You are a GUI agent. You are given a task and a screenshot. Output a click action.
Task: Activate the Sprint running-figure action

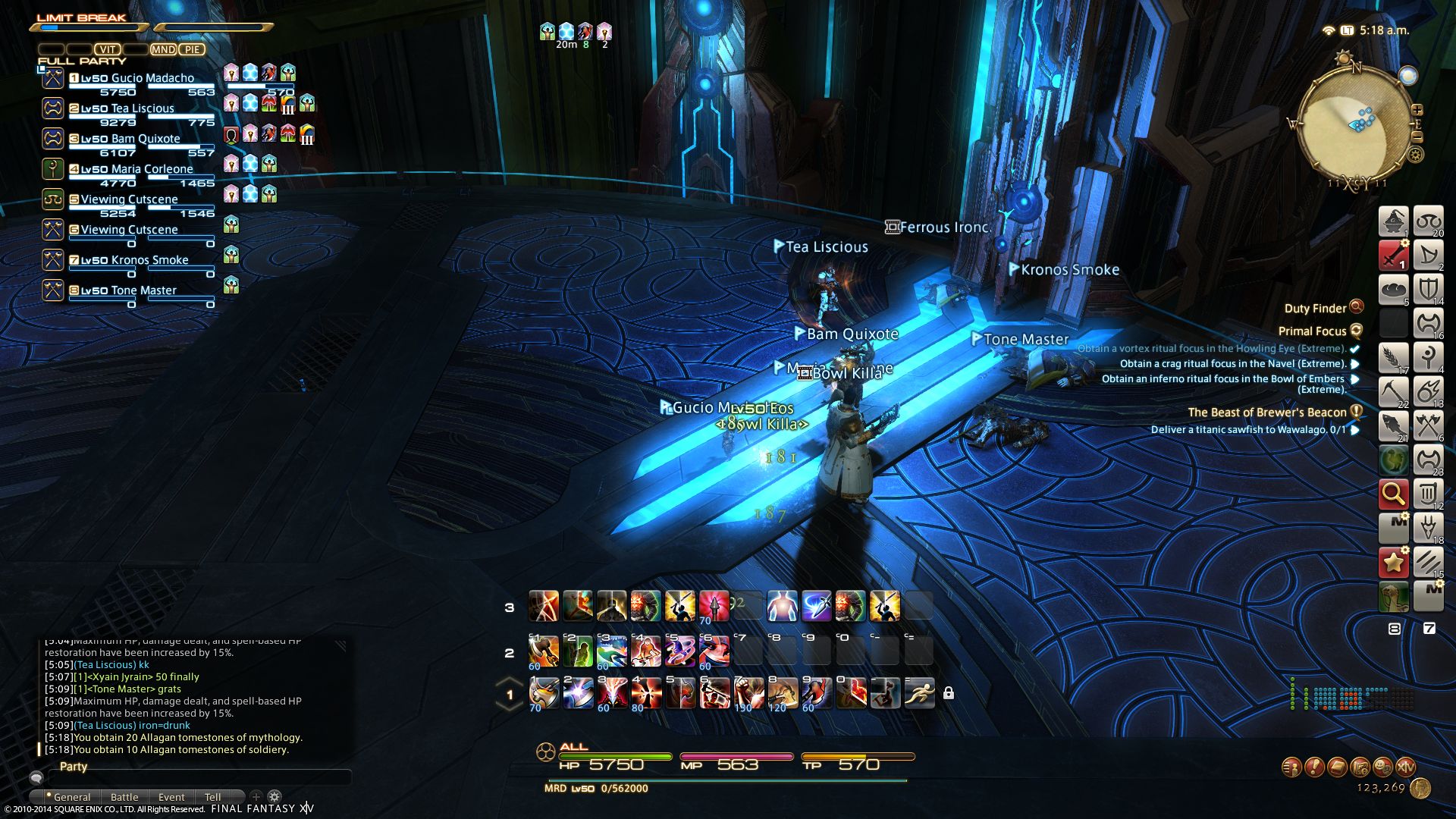pyautogui.click(x=919, y=692)
